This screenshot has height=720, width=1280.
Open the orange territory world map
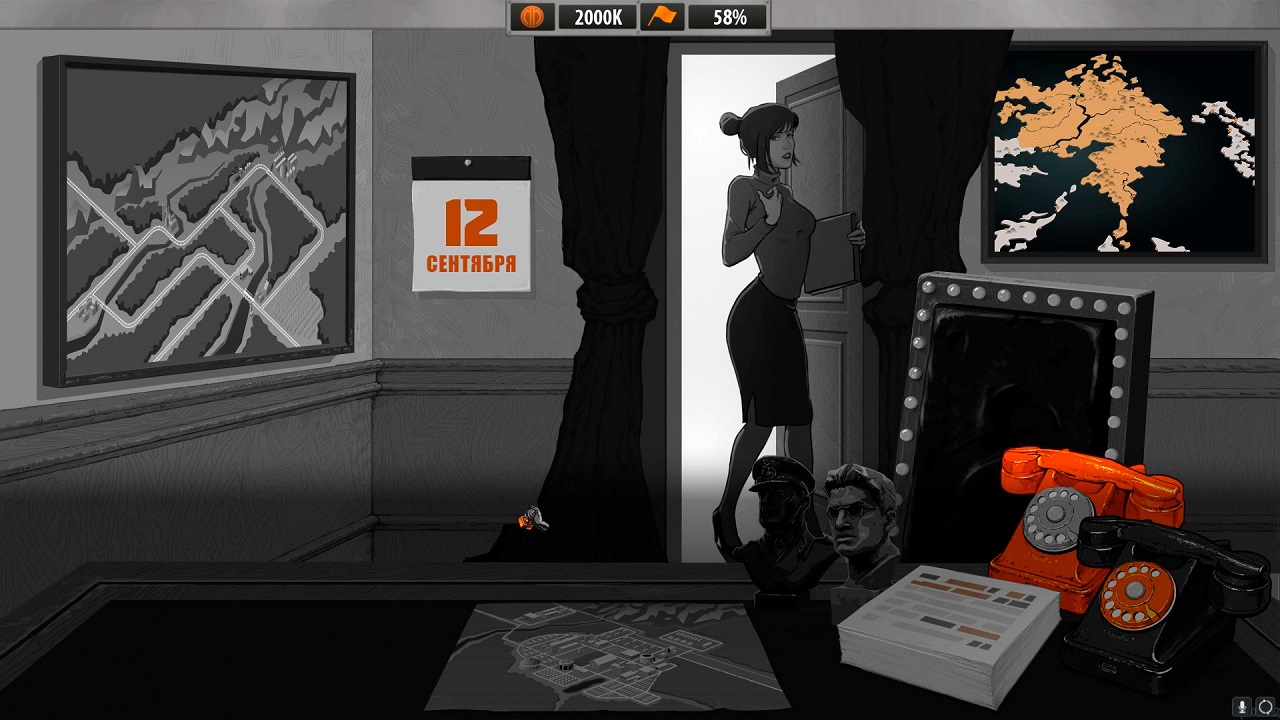tap(1124, 152)
